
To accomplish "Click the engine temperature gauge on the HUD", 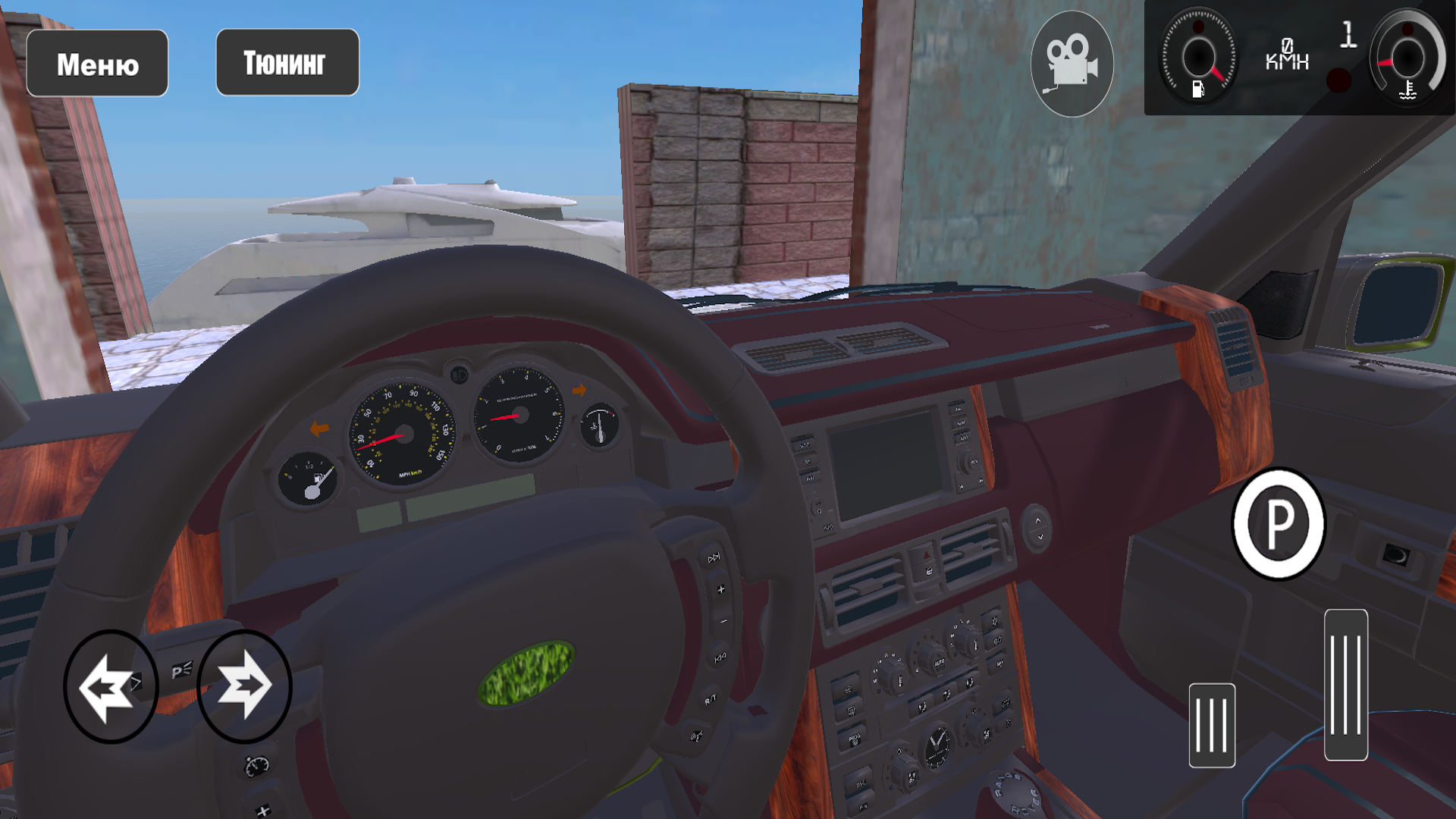I will pos(1407,57).
